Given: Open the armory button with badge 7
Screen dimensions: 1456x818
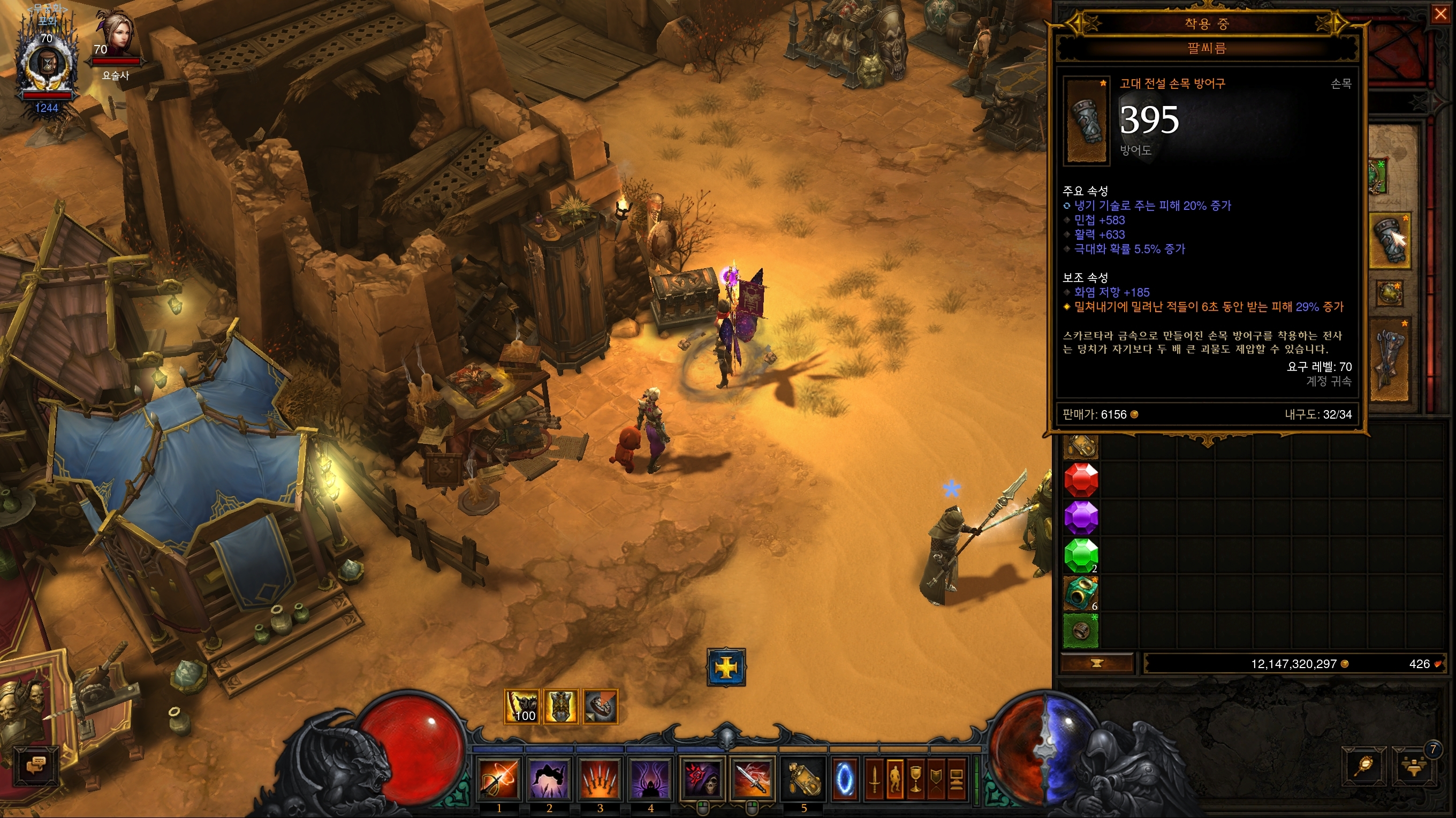Looking at the screenshot, I should 1415,767.
